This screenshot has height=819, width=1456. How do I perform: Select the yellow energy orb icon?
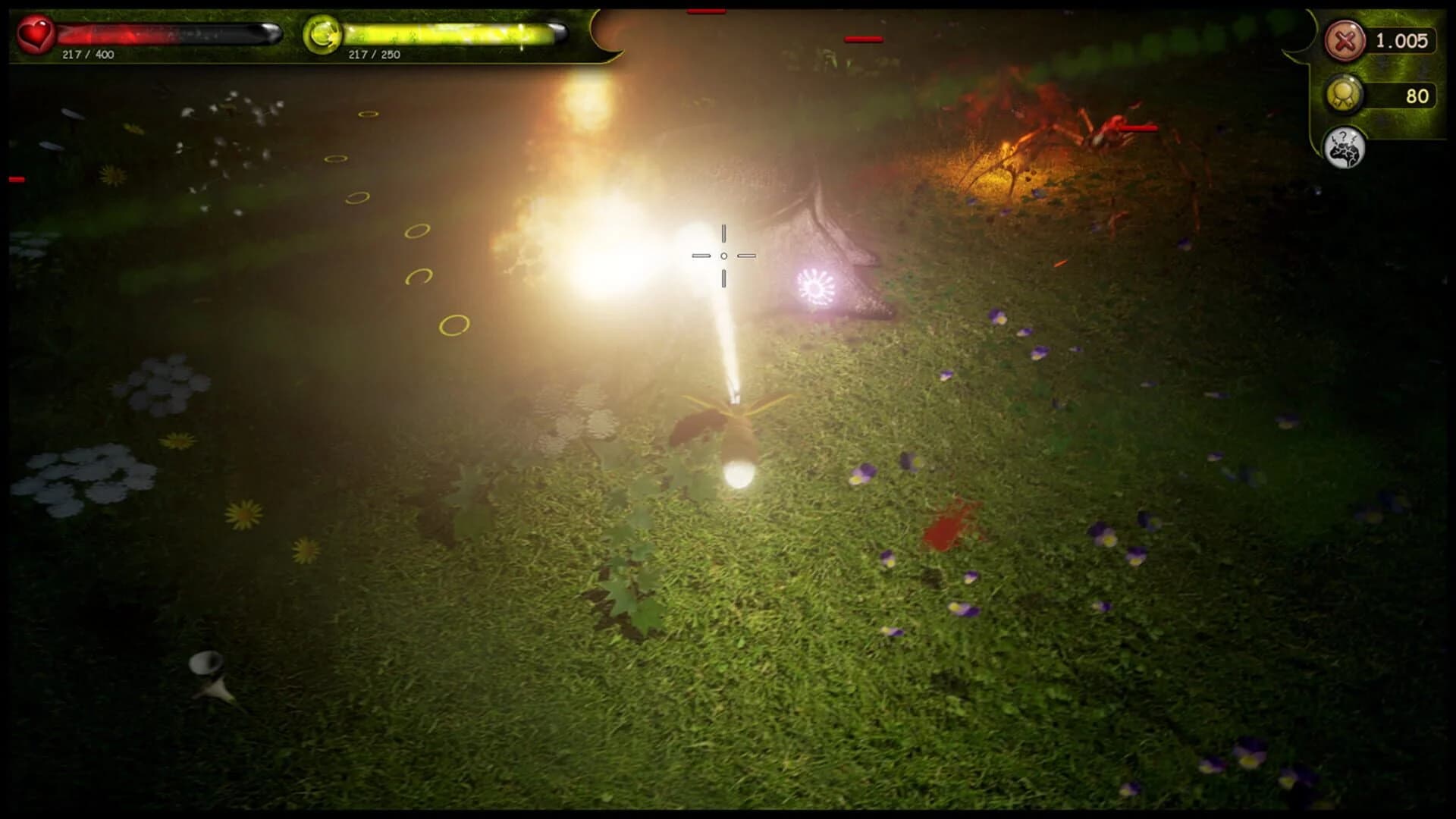[322, 33]
